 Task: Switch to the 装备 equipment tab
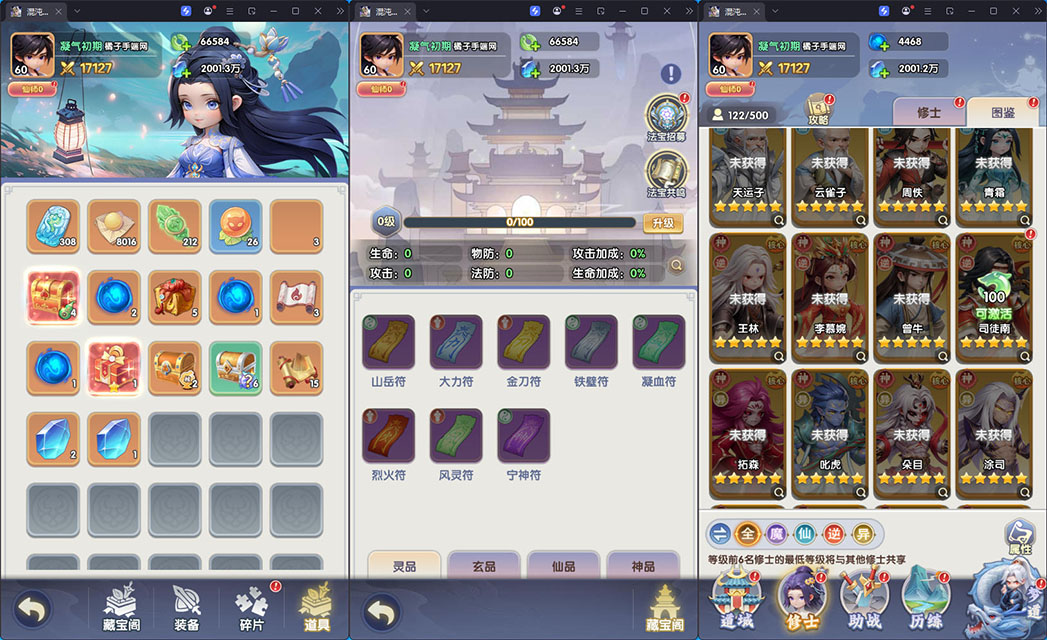186,607
